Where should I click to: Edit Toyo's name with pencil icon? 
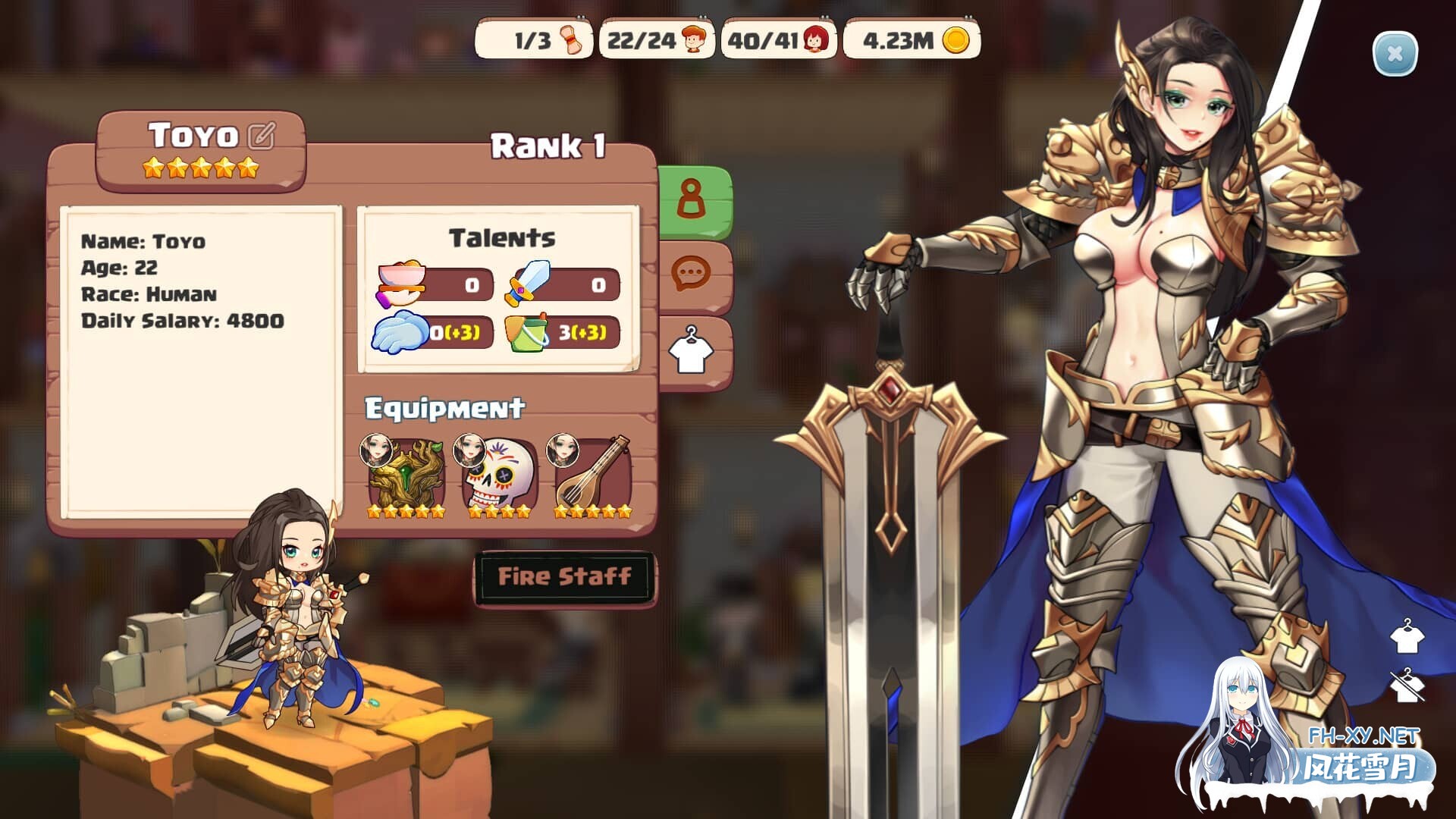[261, 136]
